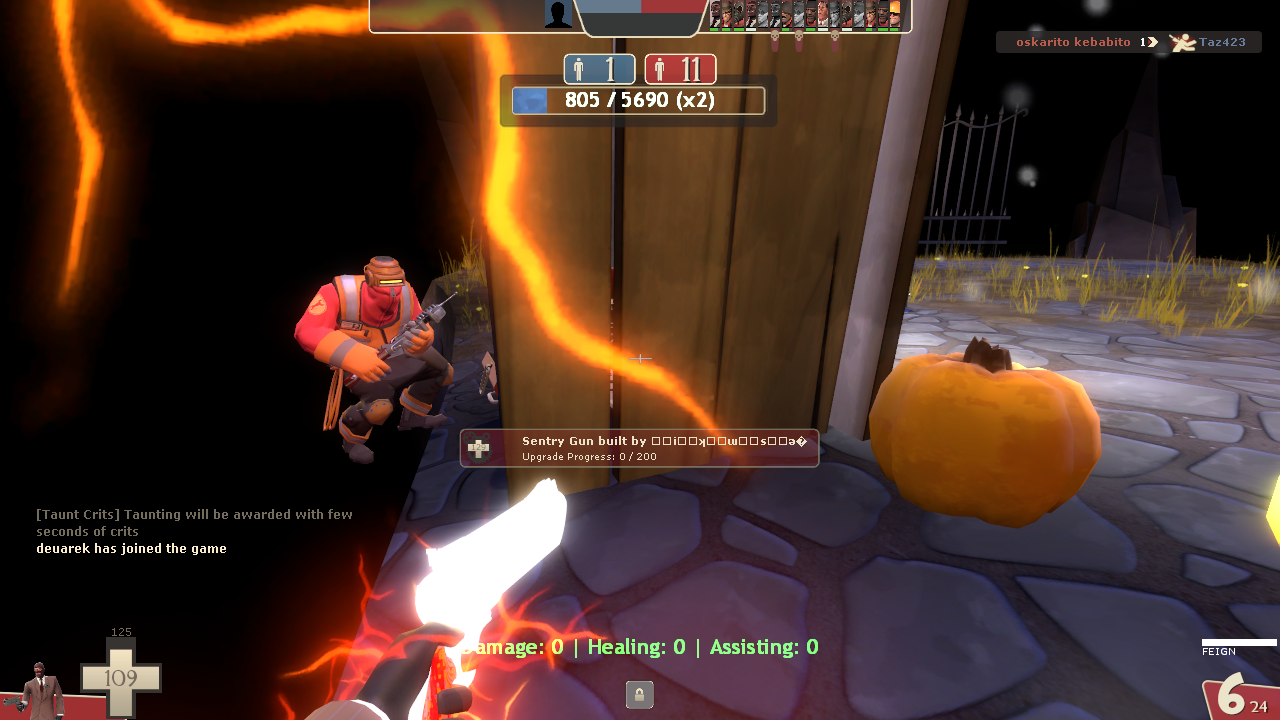Click the Sentry Gun target info panel
Viewport: 1280px width, 720px height.
pyautogui.click(x=639, y=448)
